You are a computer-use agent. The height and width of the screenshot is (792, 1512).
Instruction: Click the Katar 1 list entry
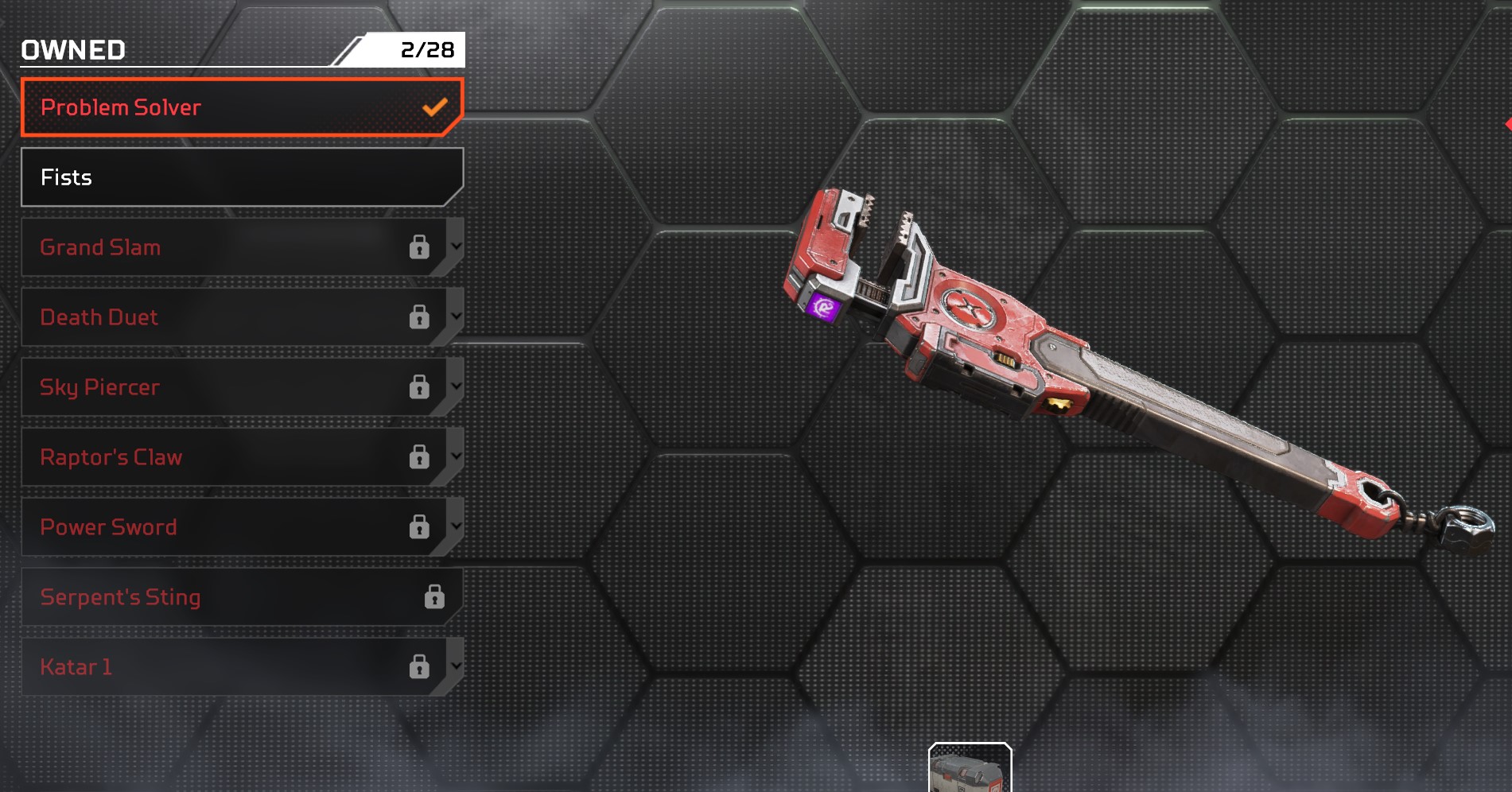pyautogui.click(x=223, y=667)
